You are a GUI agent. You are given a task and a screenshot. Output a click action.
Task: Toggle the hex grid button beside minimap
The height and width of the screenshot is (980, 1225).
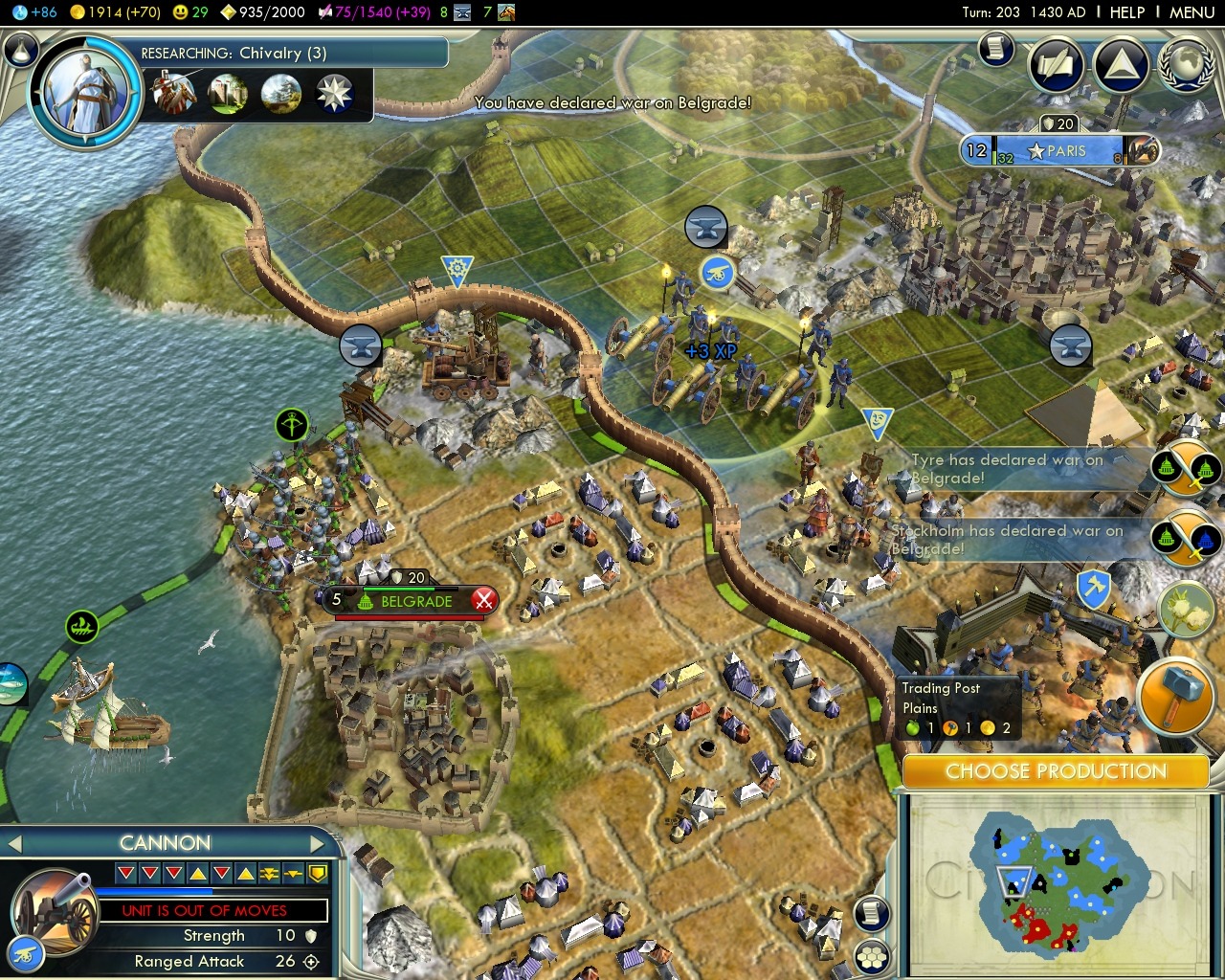pyautogui.click(x=871, y=955)
